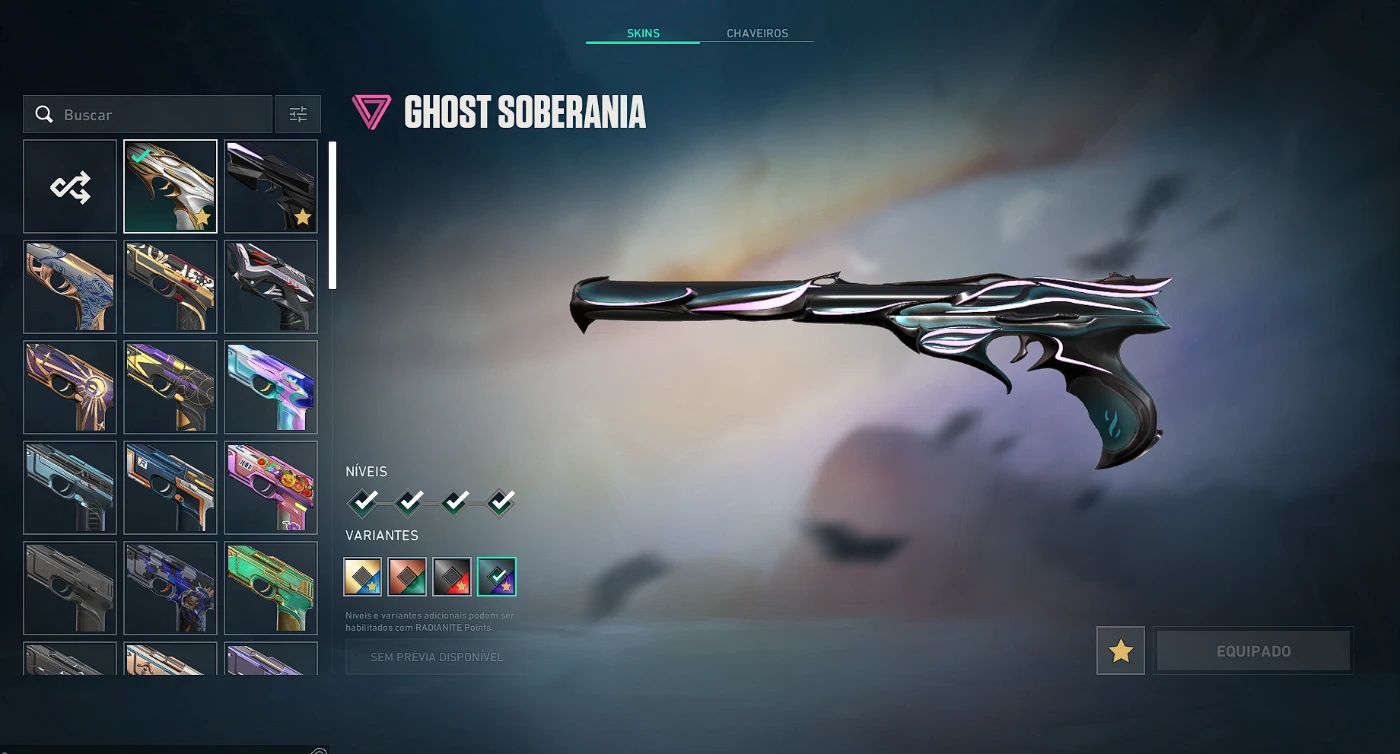Select the plain dark gray Ghost skin

point(70,589)
